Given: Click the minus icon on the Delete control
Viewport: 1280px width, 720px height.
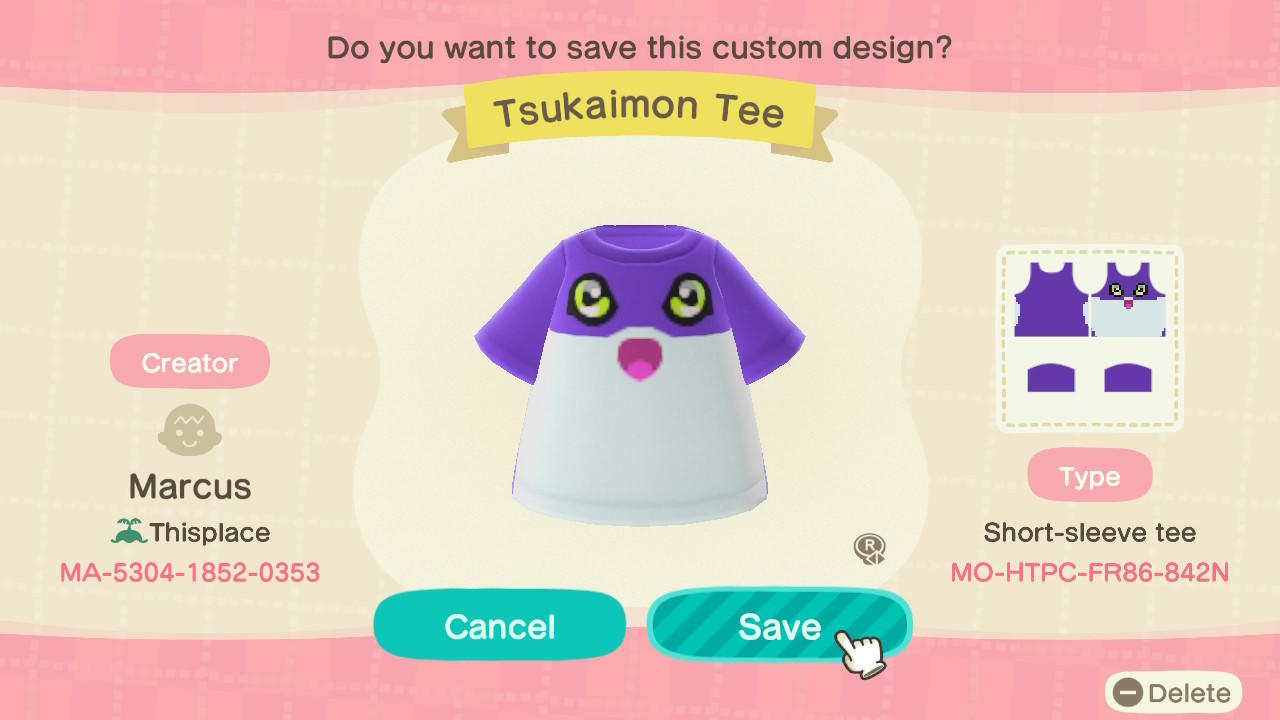Looking at the screenshot, I should tap(1126, 692).
